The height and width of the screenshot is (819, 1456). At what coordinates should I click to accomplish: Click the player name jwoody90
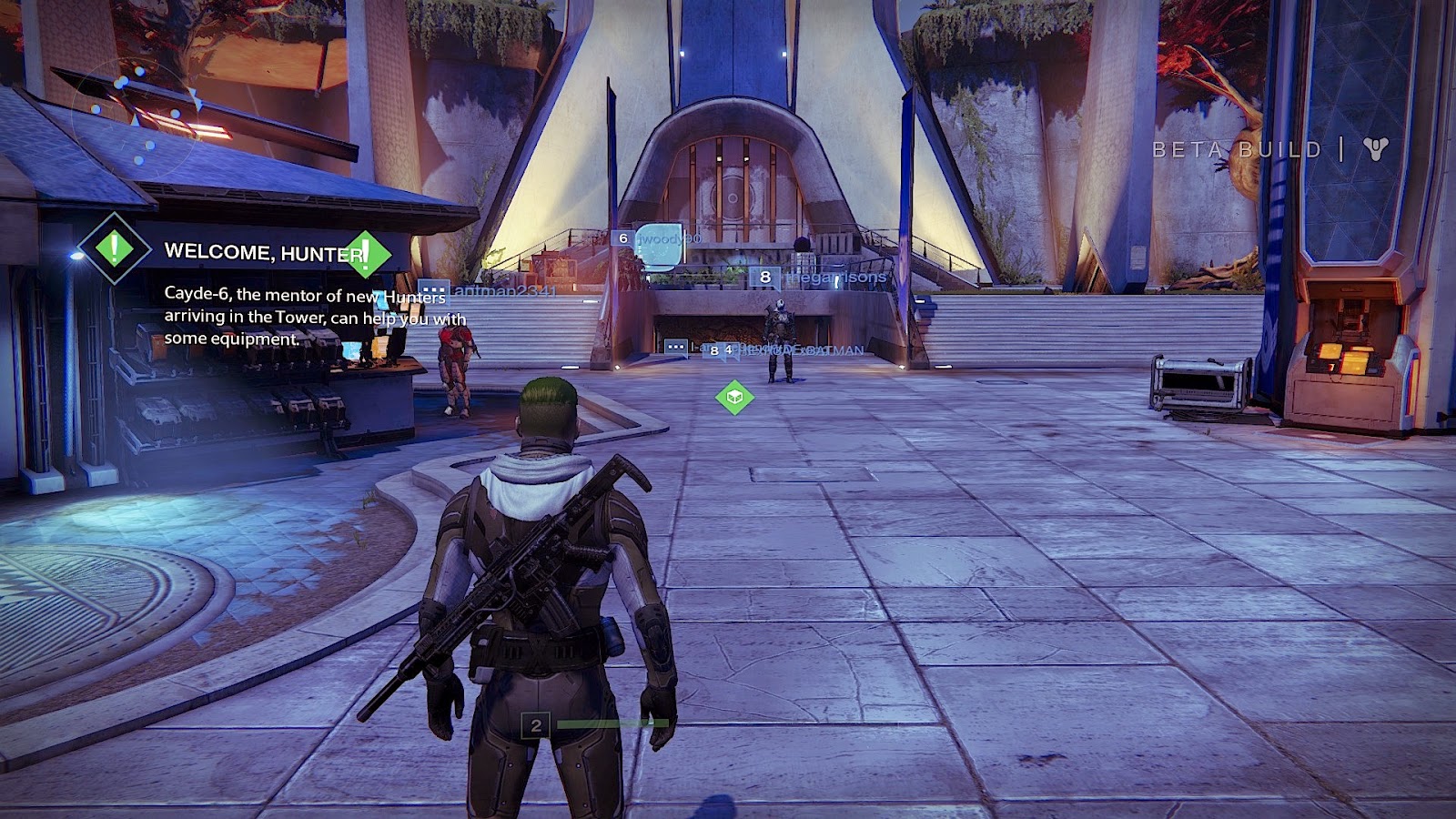tap(669, 238)
